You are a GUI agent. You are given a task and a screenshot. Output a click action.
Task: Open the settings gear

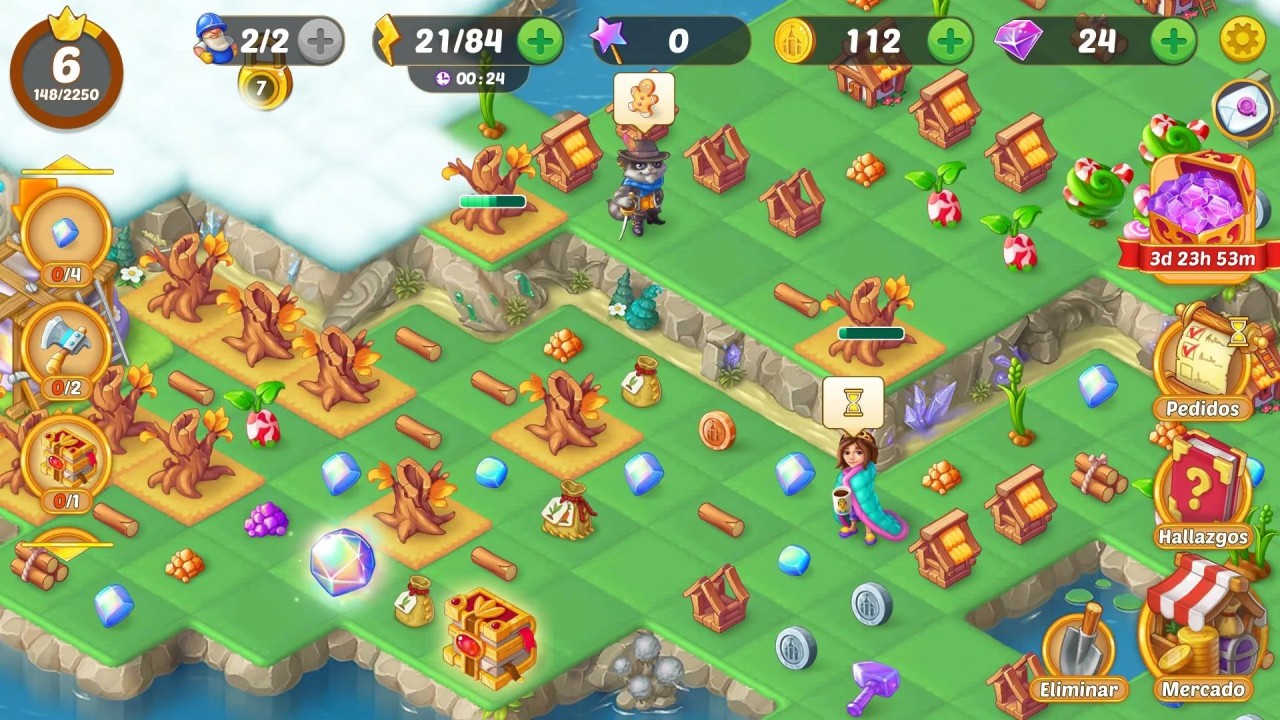[x=1243, y=41]
